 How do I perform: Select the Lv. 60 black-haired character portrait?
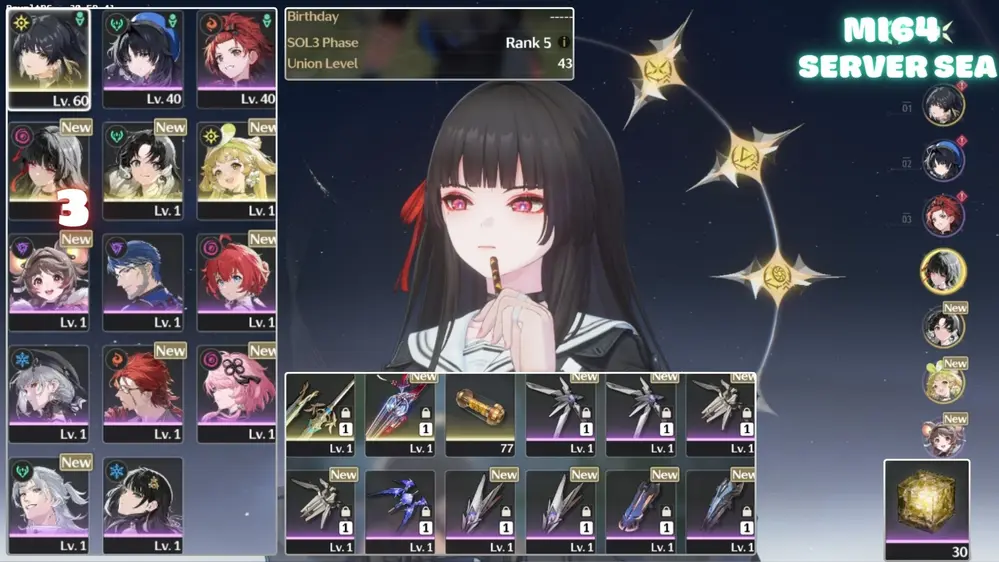(x=48, y=58)
